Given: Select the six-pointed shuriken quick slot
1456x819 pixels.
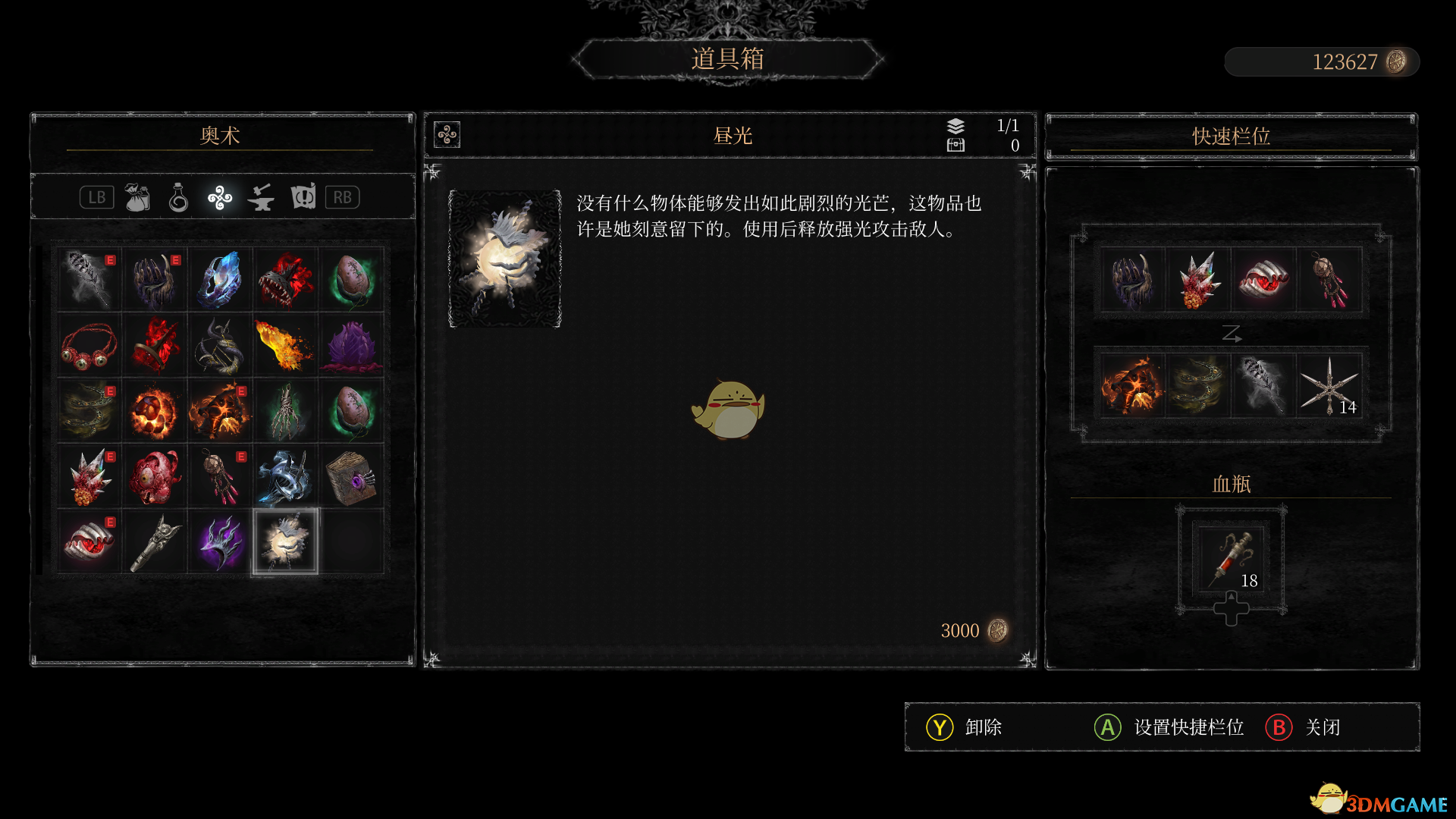Looking at the screenshot, I should [1329, 386].
